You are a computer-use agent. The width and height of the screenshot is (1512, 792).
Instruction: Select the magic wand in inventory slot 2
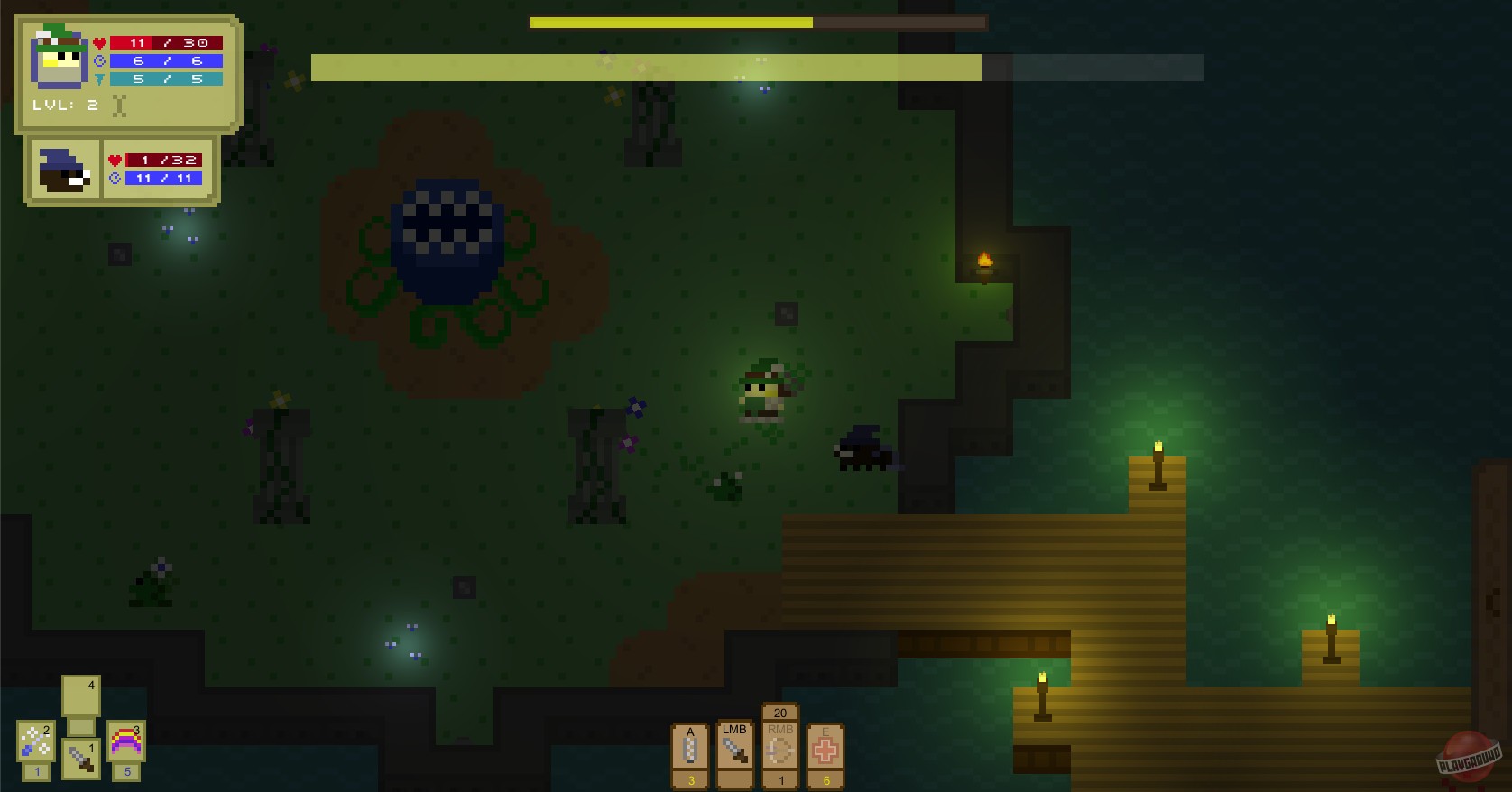coord(34,740)
